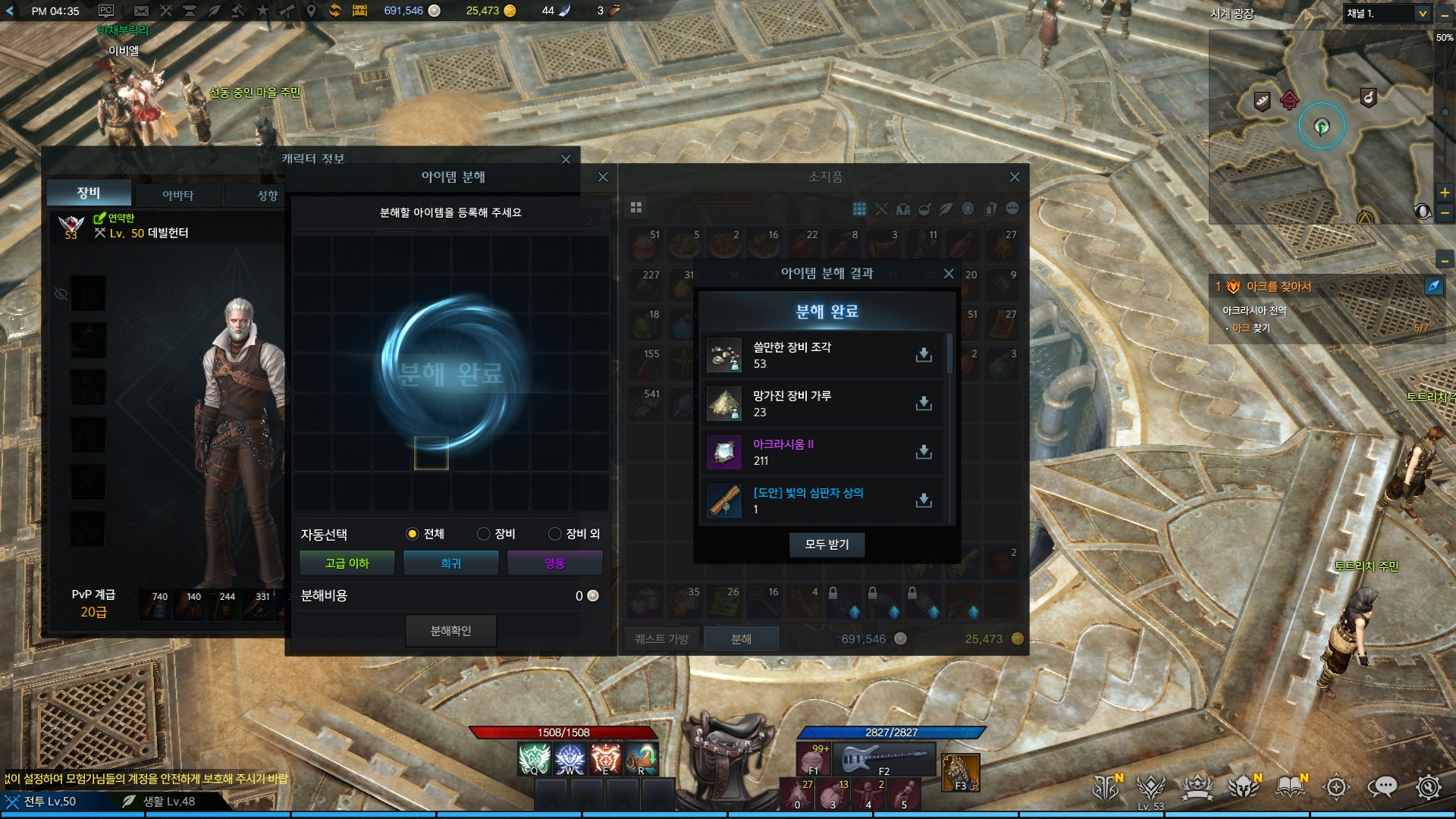The image size is (1456, 819).
Task: Open the 퀘스트 가방 quest bag
Action: coord(661,639)
